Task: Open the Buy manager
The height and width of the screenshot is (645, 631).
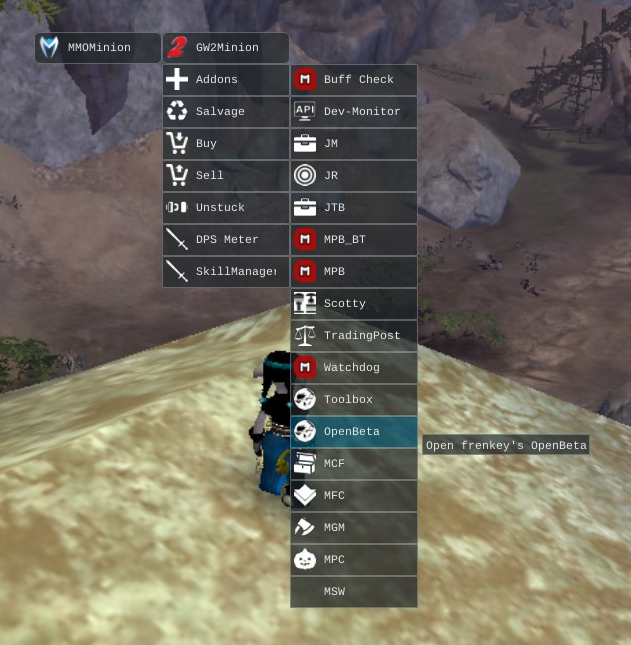Action: point(226,144)
